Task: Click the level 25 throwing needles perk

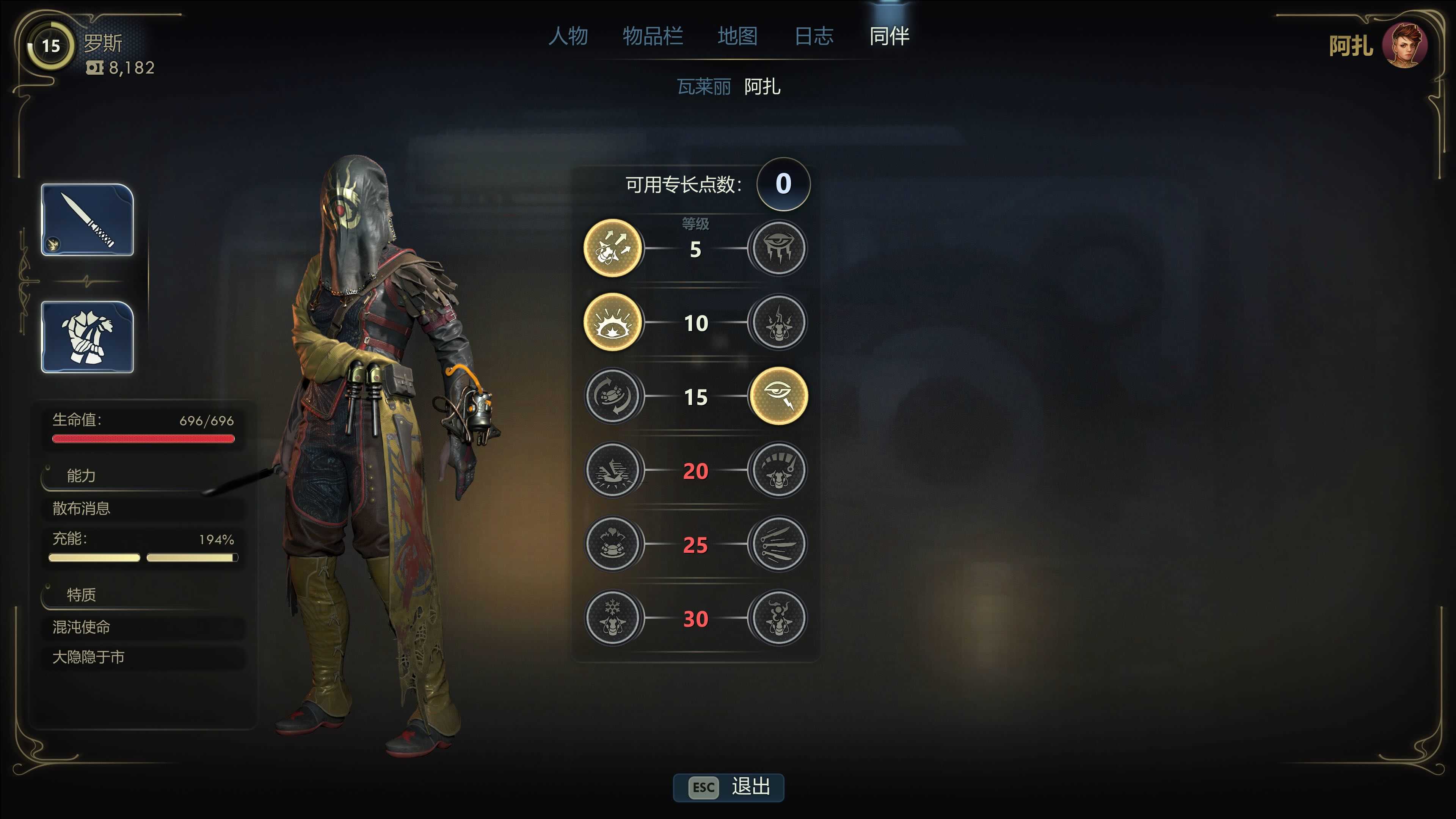Action: pos(778,544)
